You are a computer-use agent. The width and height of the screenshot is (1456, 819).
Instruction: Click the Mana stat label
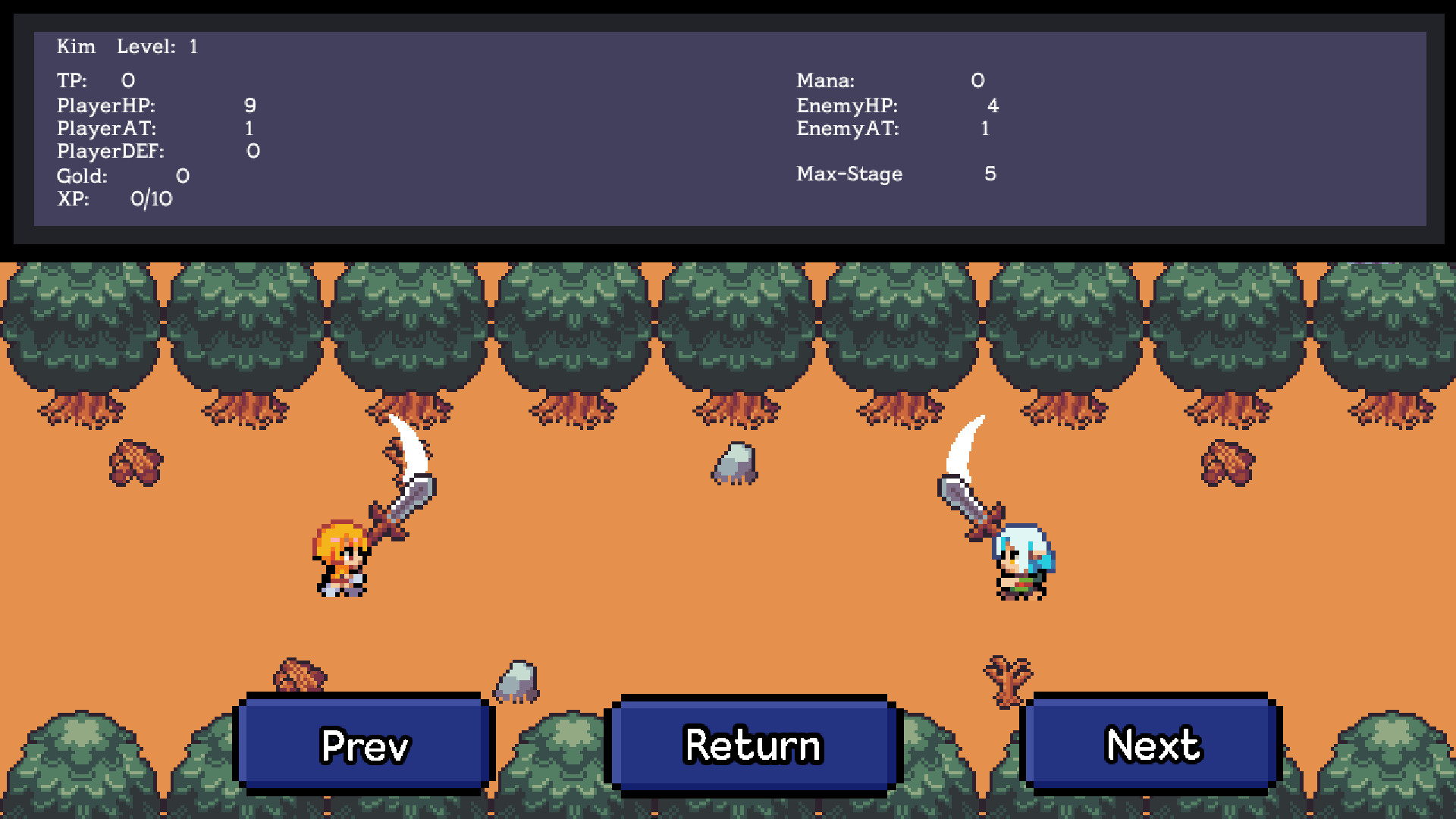(825, 80)
